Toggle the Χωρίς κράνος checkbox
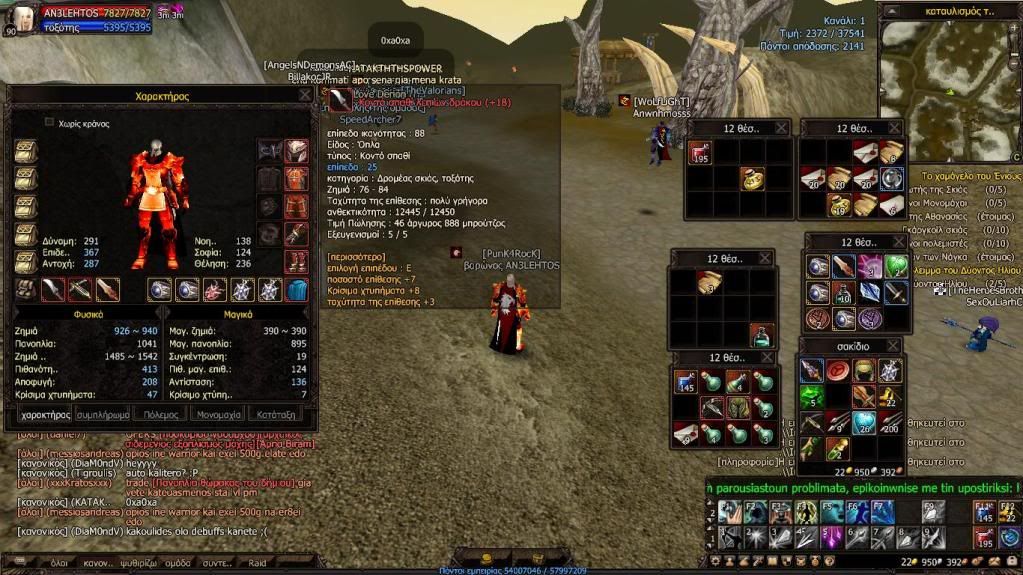Viewport: 1023px width, 575px height. [x=49, y=123]
